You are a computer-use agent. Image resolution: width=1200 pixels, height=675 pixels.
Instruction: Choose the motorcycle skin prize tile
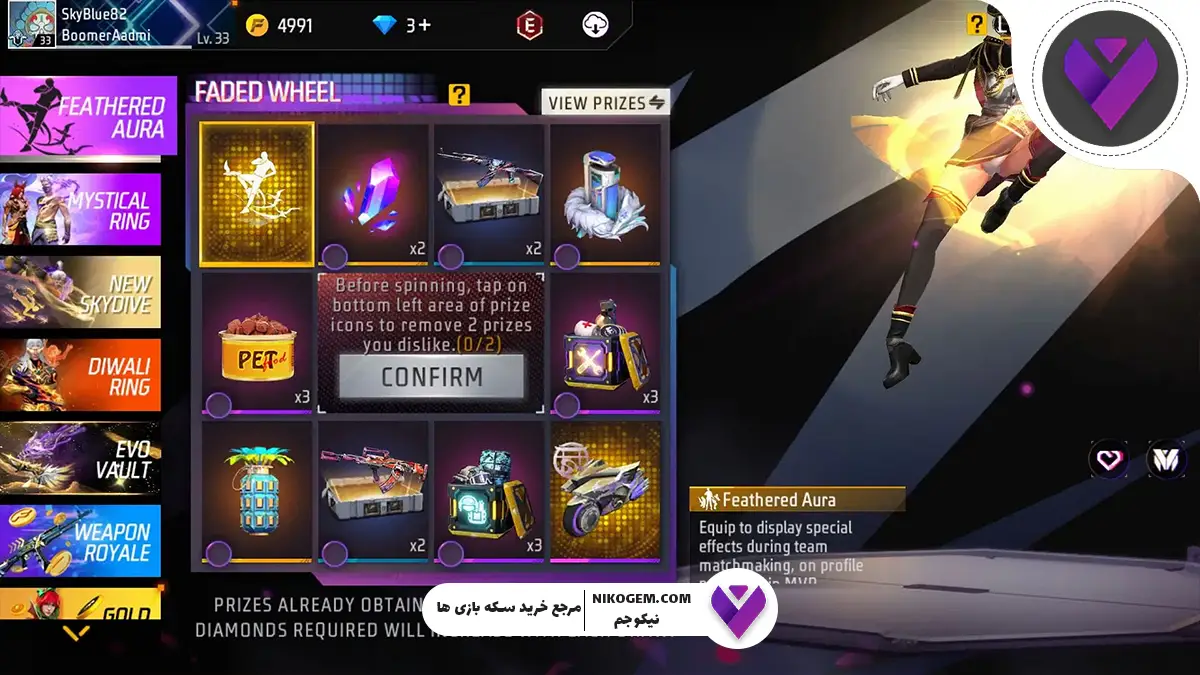[x=605, y=490]
